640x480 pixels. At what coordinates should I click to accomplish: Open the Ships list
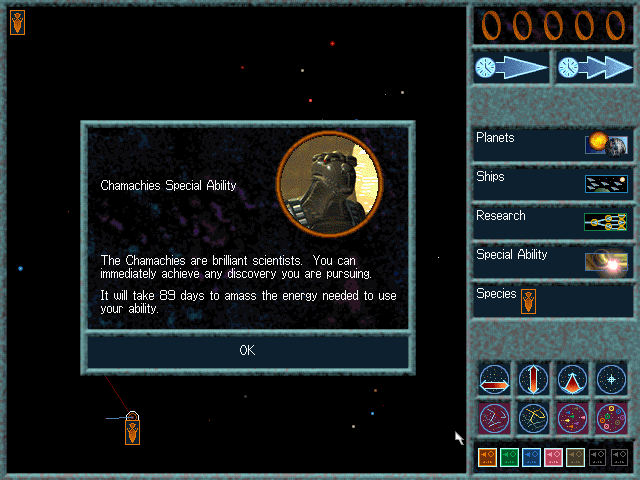tap(553, 184)
